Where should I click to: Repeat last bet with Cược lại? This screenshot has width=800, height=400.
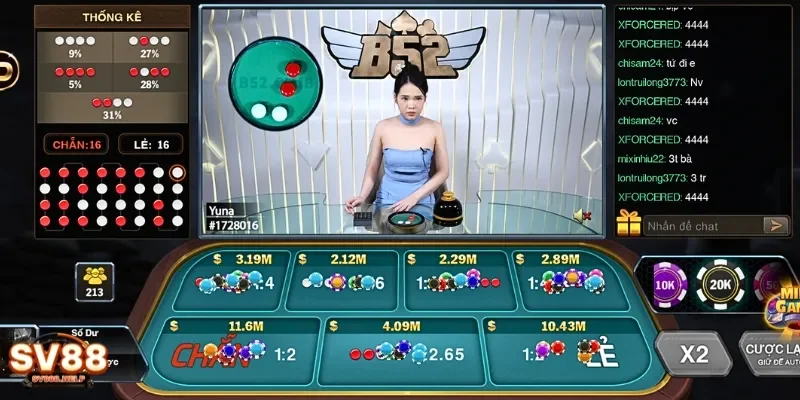tap(770, 354)
